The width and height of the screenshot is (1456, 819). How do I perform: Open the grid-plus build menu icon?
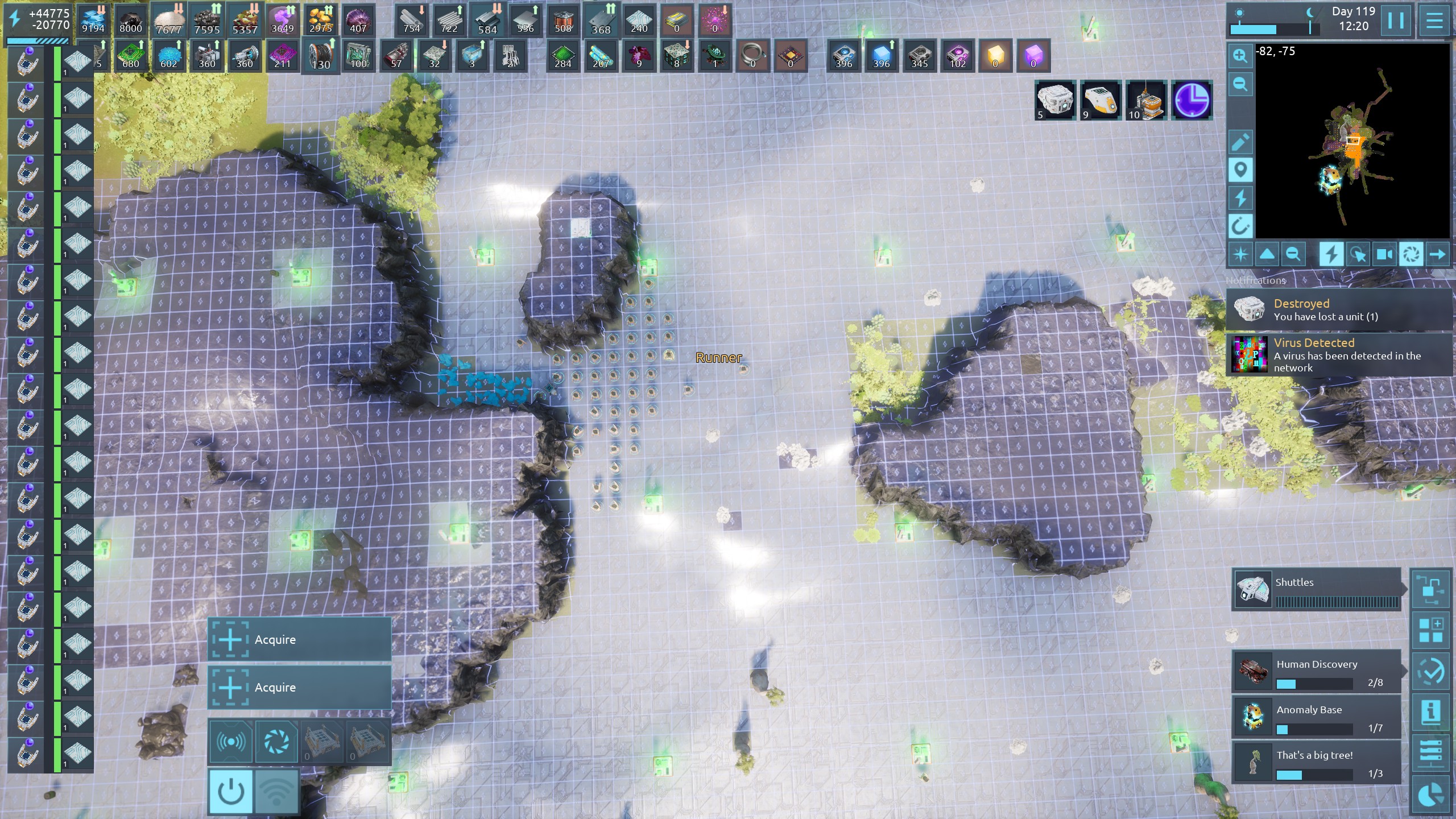(x=1430, y=630)
